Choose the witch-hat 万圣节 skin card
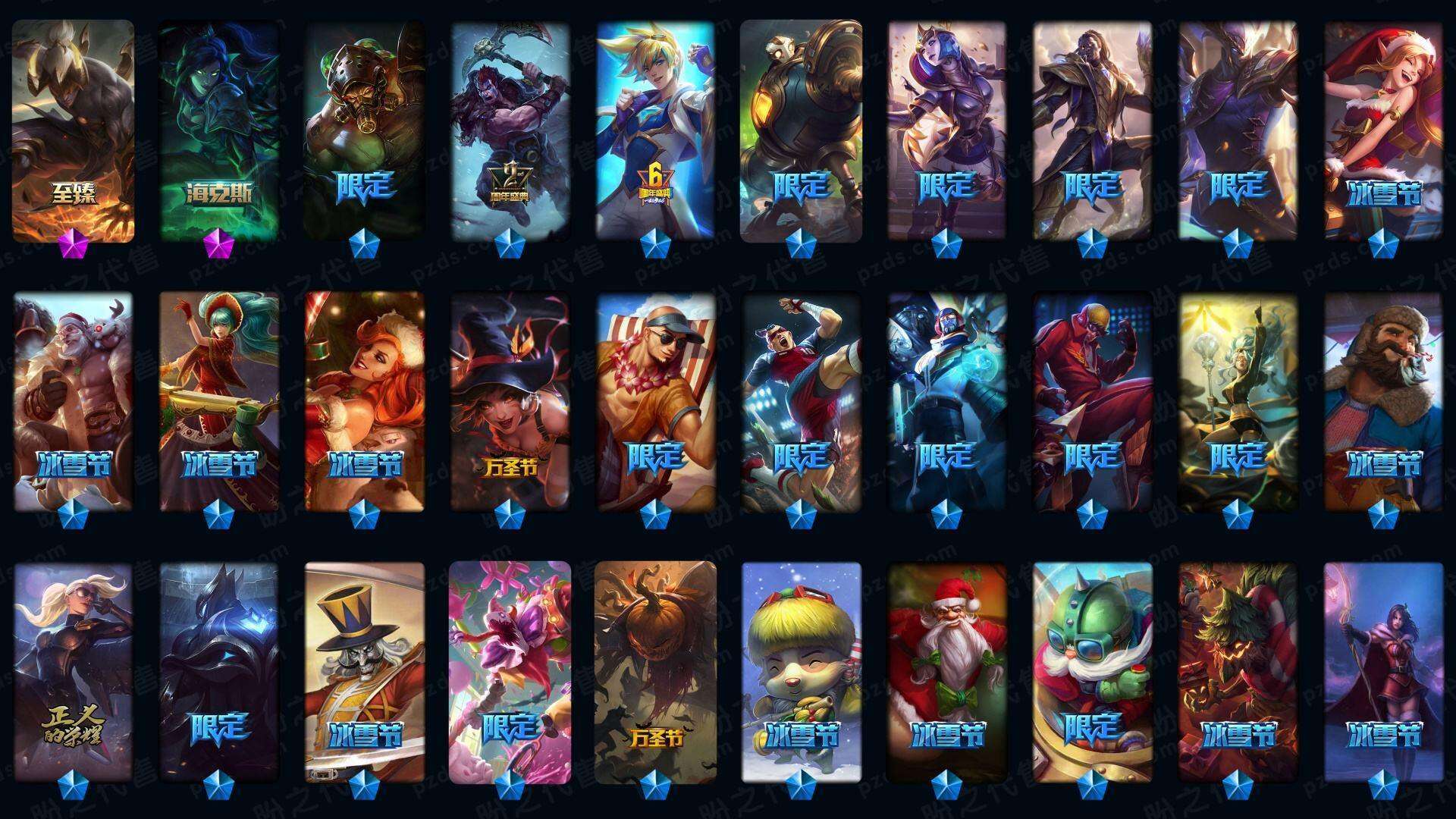1456x819 pixels. tap(510, 402)
